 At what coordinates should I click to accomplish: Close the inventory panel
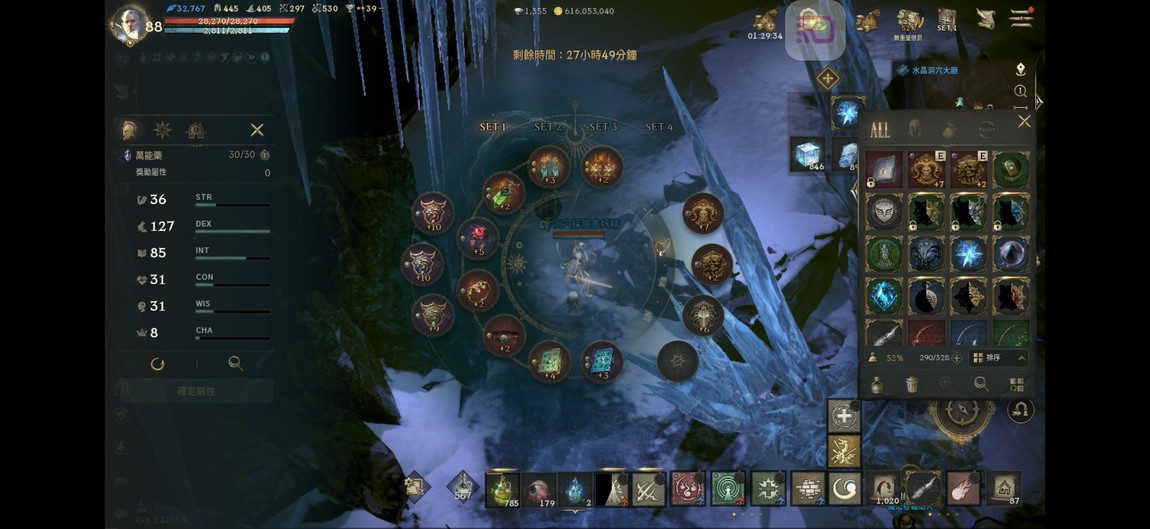coord(1024,121)
